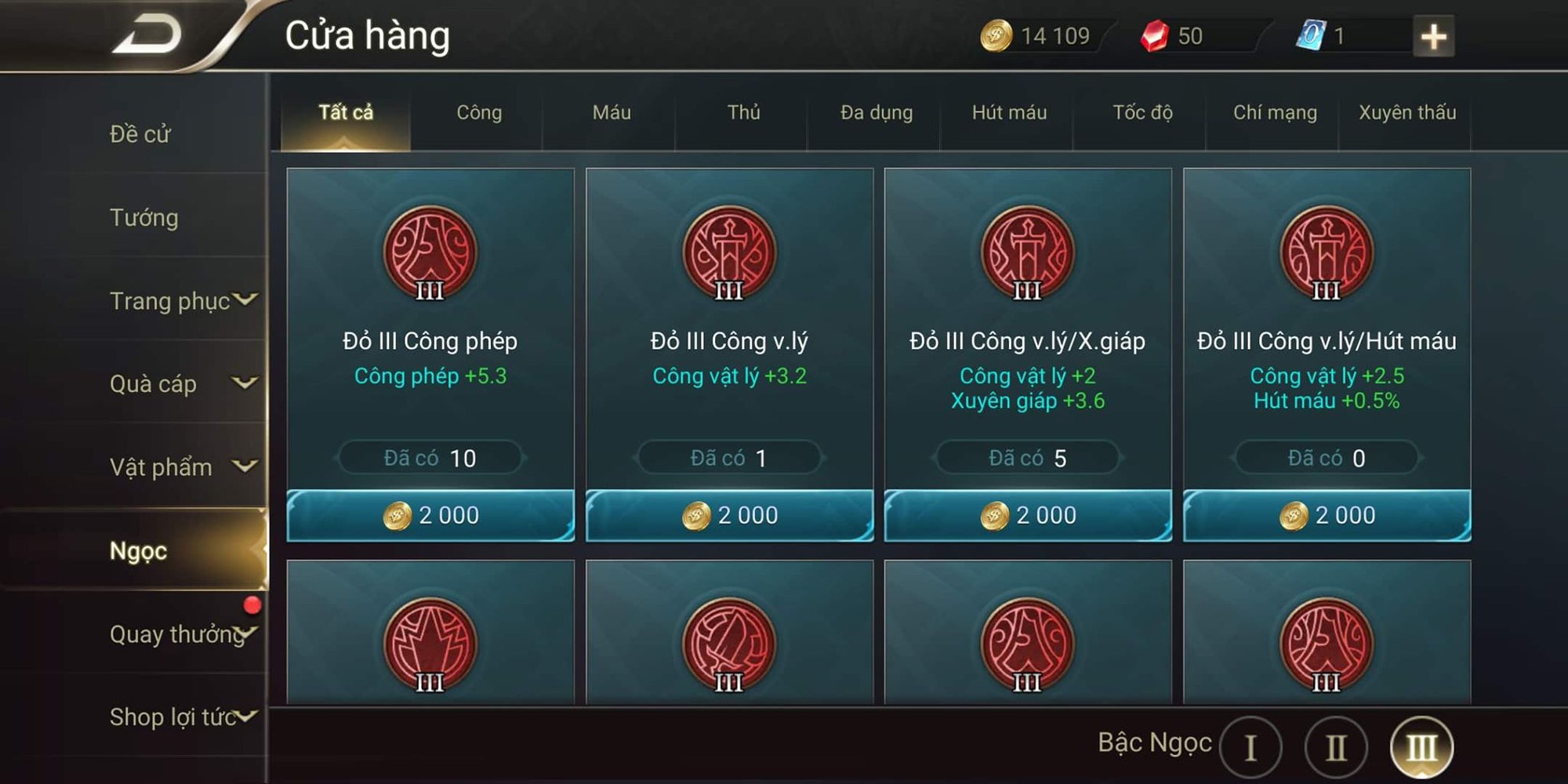Buy Đỏ III Công phép for 2000 gold
Image resolution: width=1568 pixels, height=784 pixels.
(429, 515)
